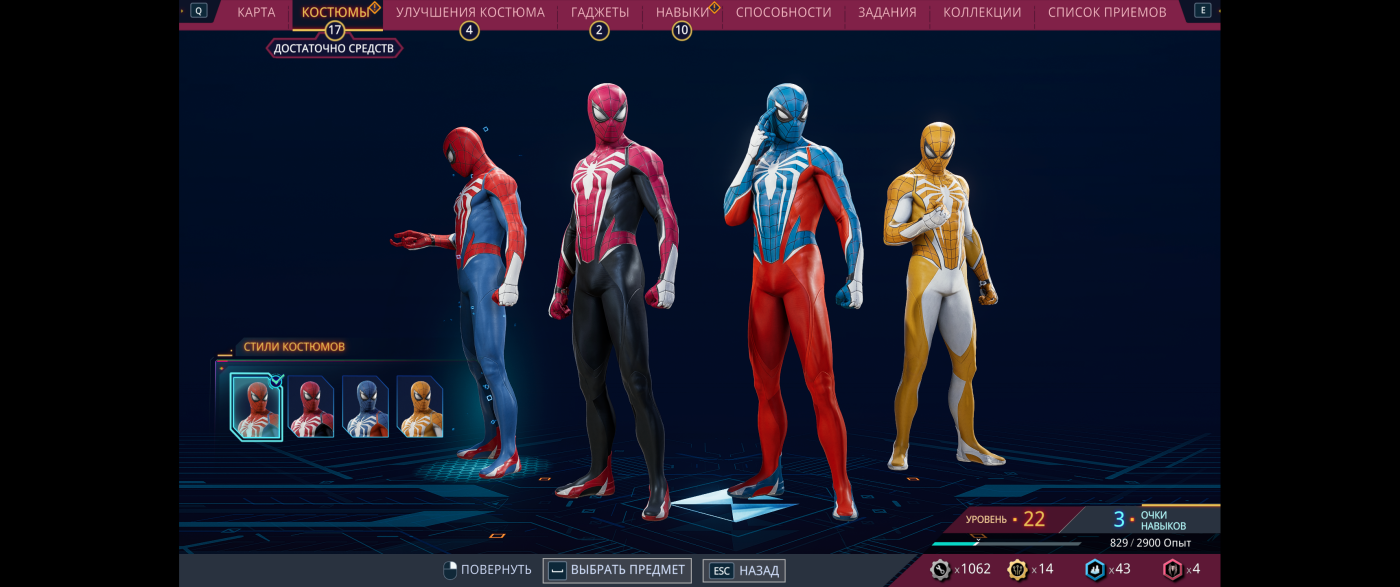
Task: Open the Коллекции tab
Action: point(982,13)
